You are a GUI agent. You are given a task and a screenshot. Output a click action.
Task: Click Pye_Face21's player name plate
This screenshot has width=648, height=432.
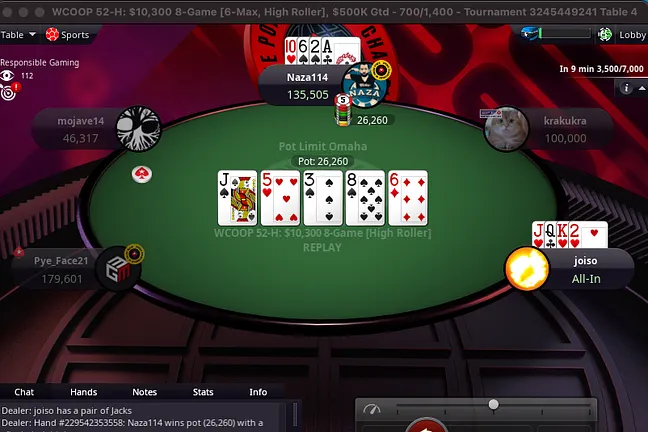pos(60,270)
